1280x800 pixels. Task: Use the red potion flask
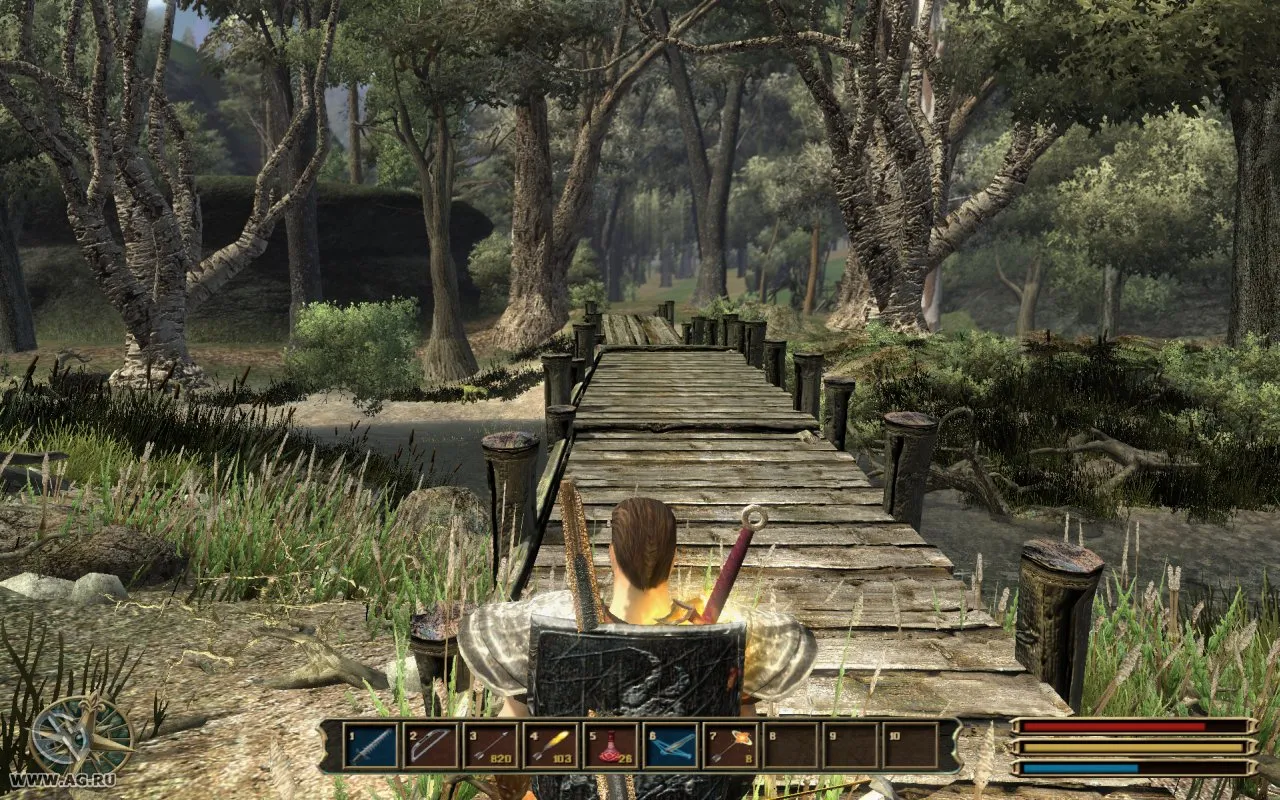pyautogui.click(x=610, y=746)
